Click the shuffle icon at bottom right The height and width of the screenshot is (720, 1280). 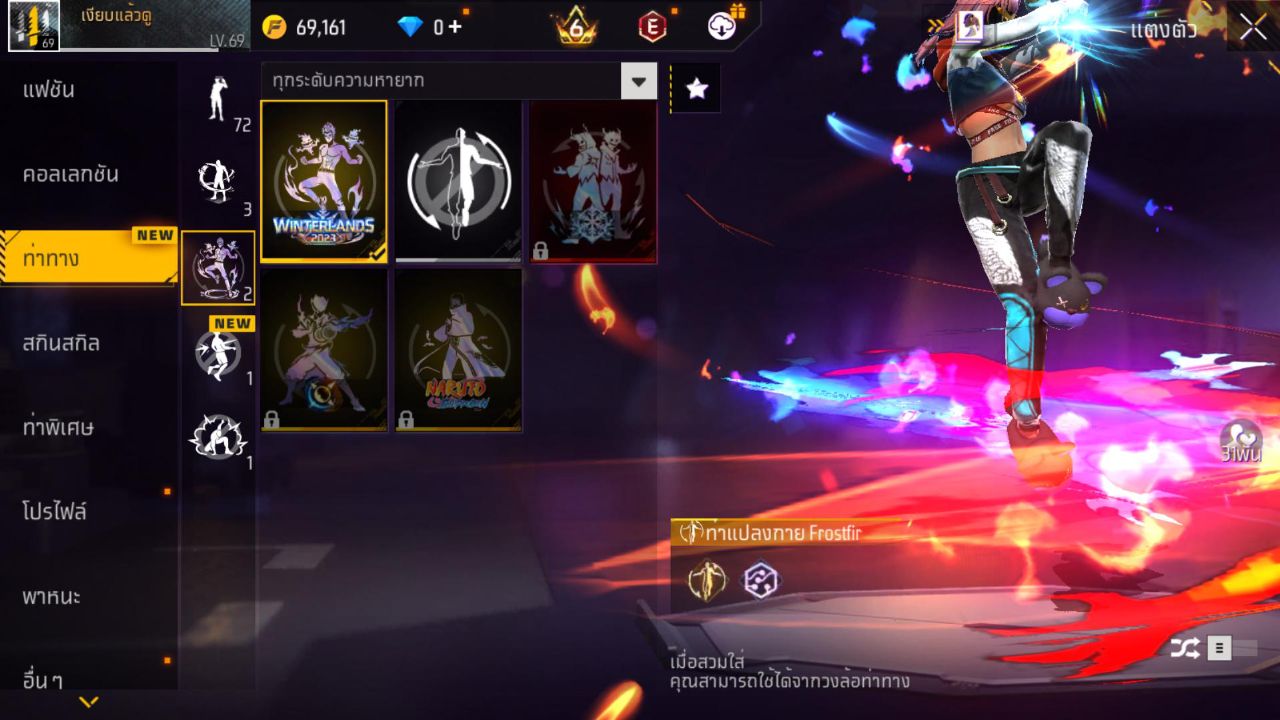pyautogui.click(x=1183, y=648)
